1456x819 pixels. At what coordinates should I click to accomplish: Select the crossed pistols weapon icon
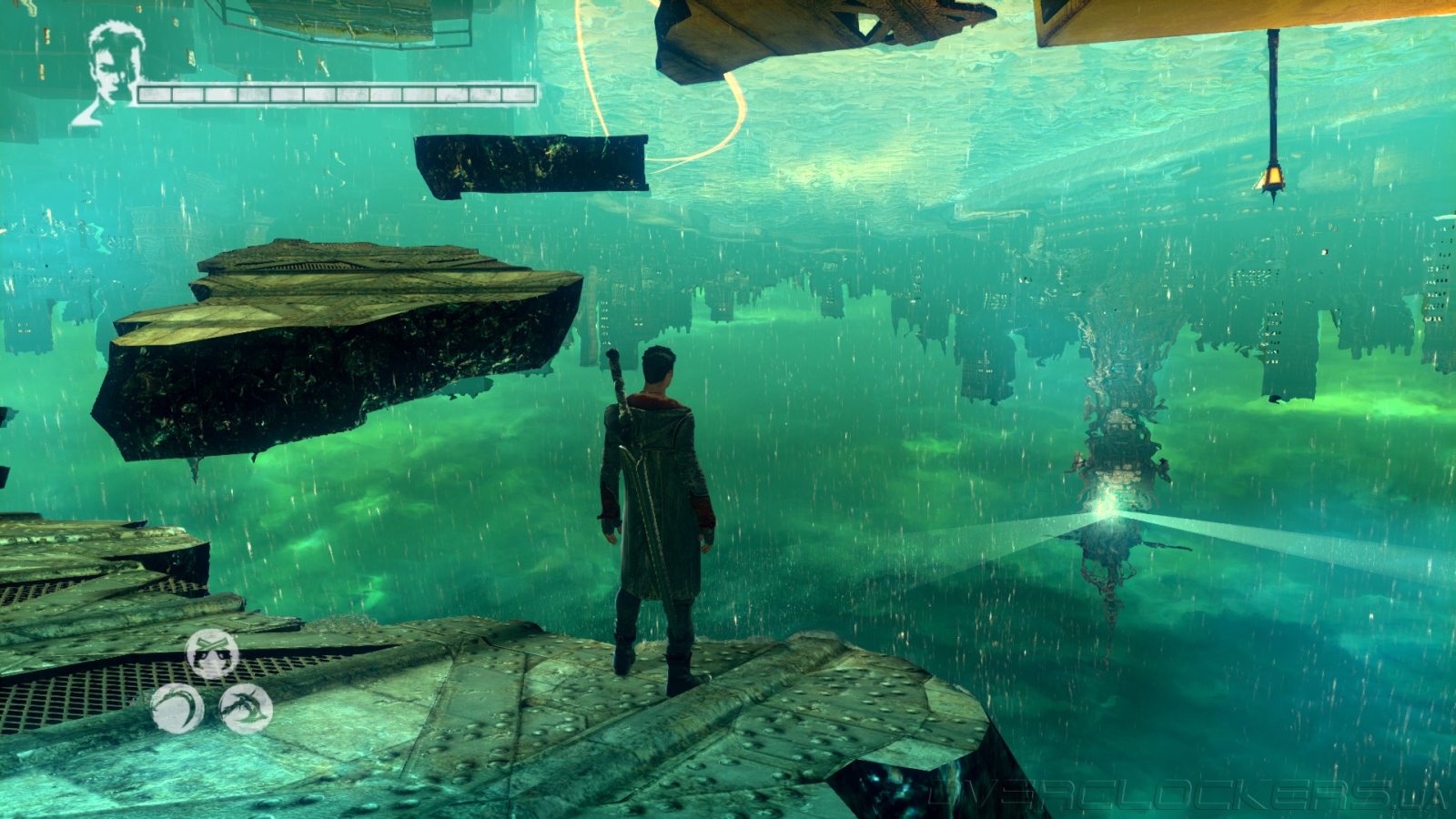coord(212,653)
